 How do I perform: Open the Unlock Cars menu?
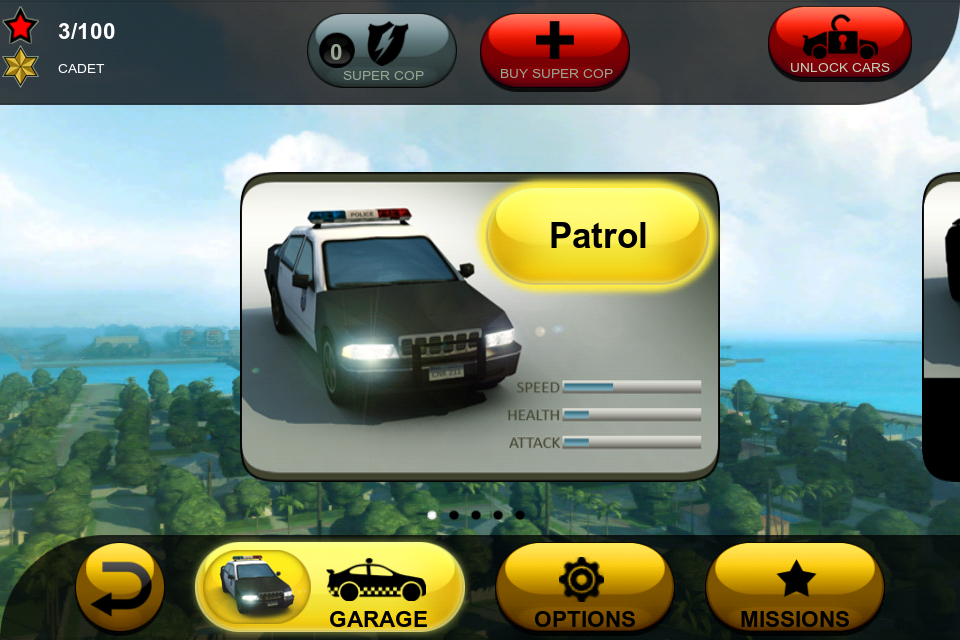coord(839,45)
